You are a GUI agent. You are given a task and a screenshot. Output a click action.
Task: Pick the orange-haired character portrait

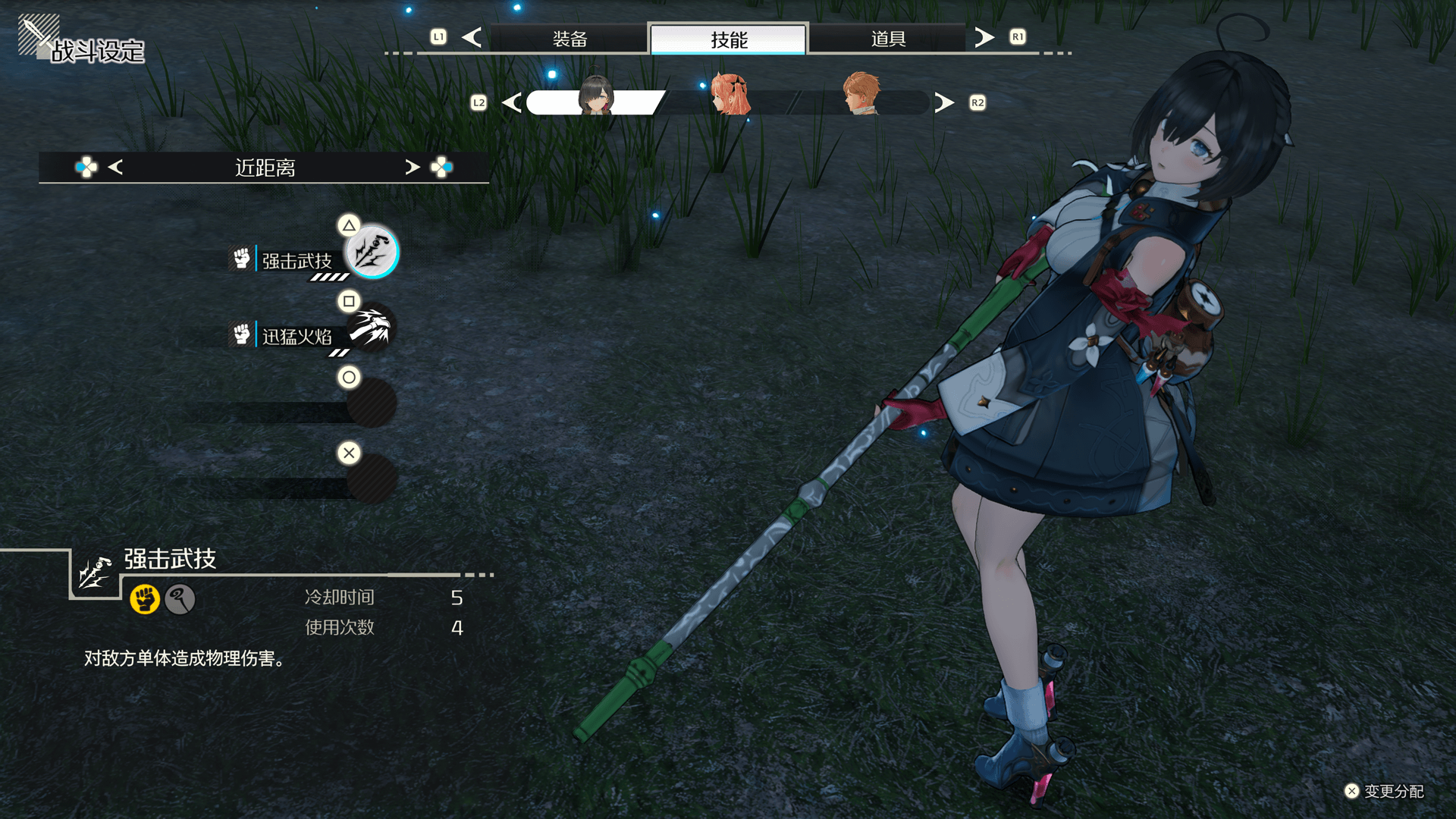861,95
